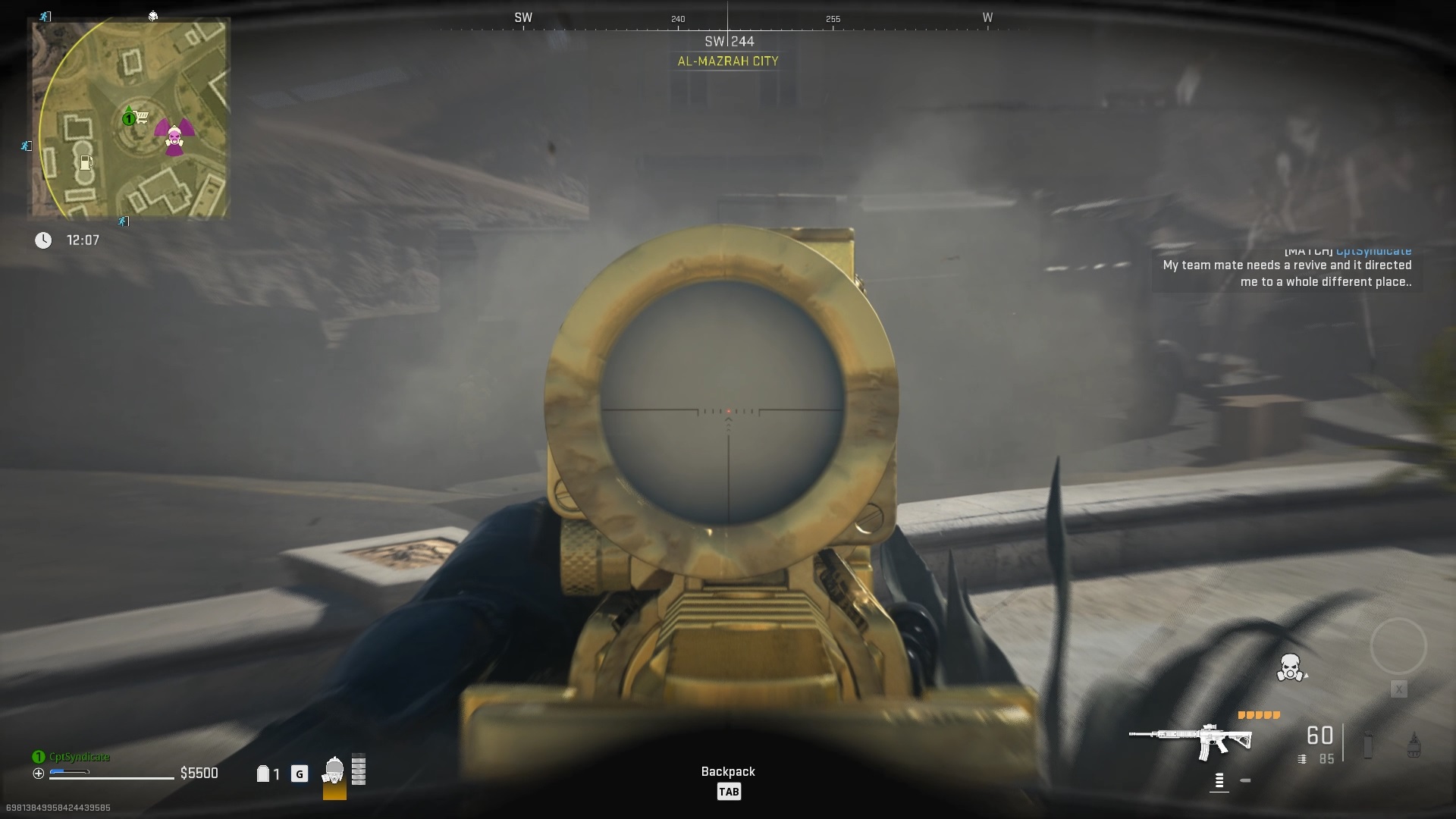Click the CptSyndicate chat message
Screen dimensions: 1456x819
[1288, 273]
